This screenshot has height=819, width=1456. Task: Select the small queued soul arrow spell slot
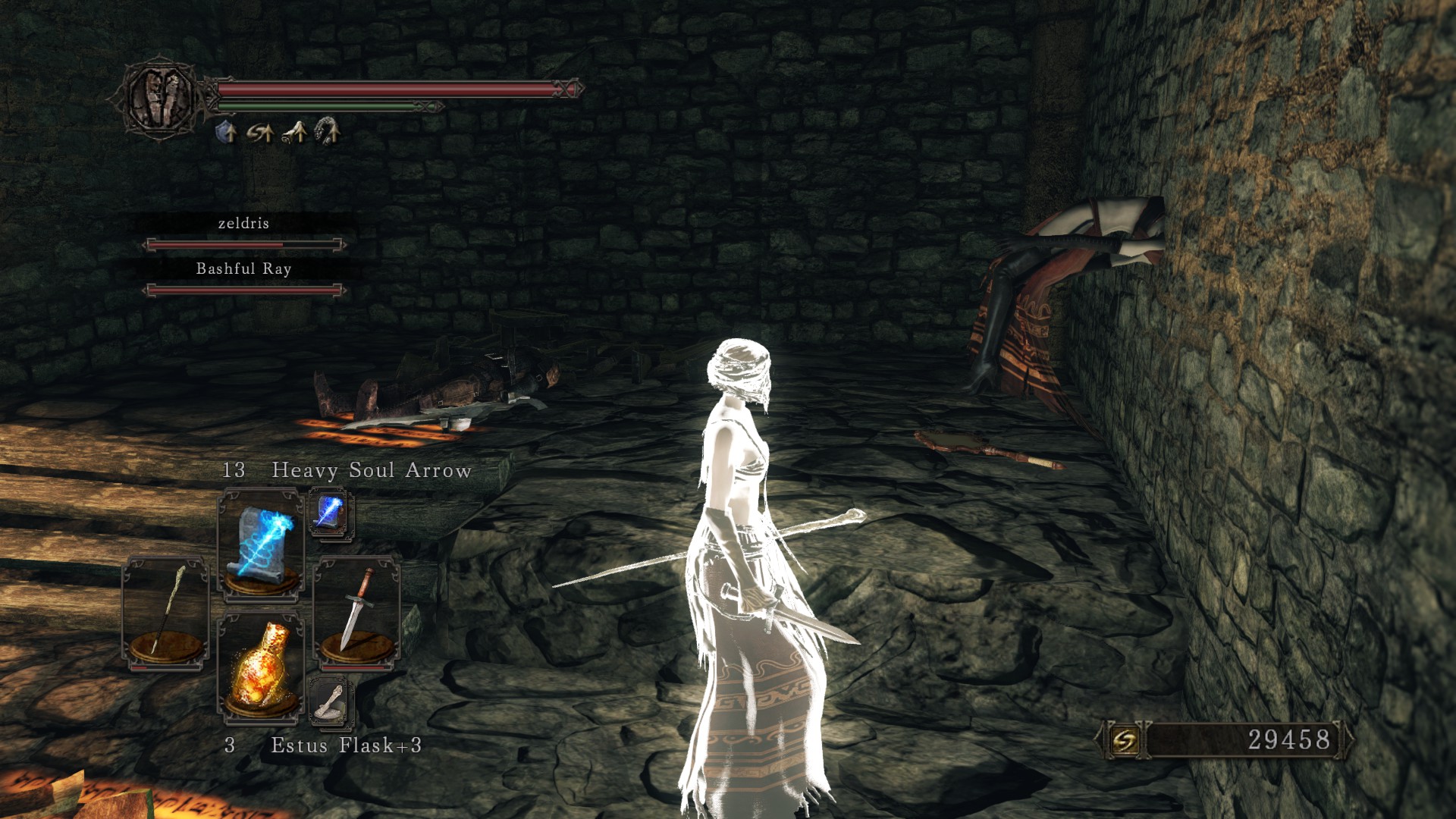click(x=331, y=513)
